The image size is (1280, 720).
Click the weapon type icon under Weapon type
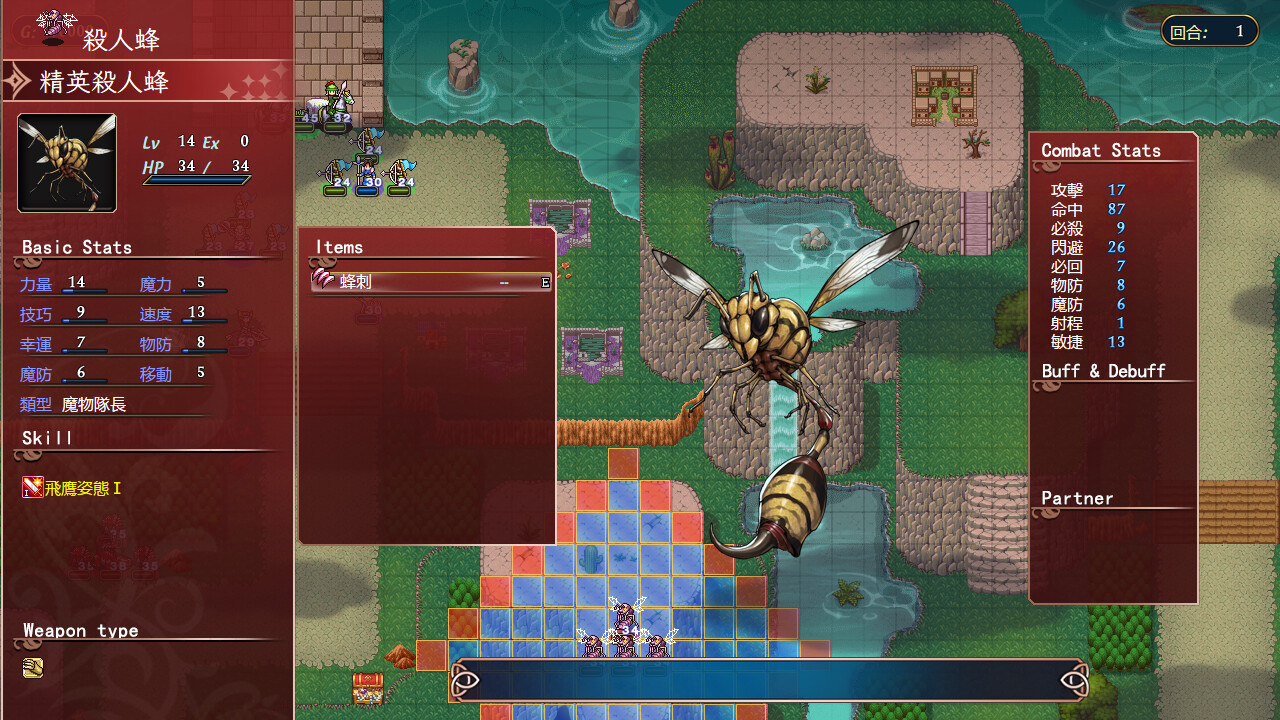pos(33,668)
